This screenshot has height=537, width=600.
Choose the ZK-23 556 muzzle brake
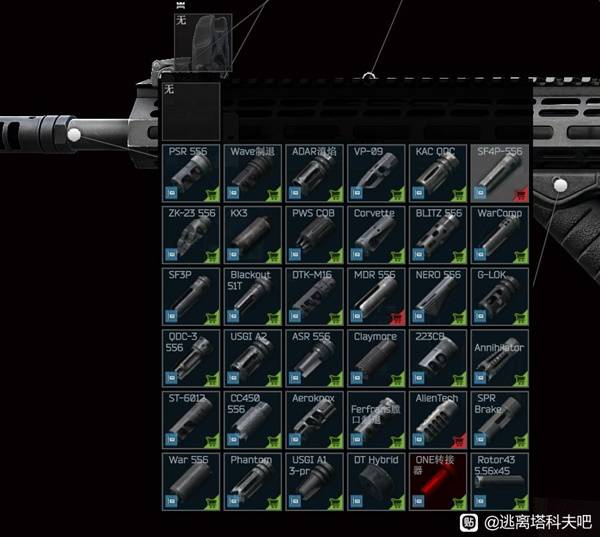(190, 234)
